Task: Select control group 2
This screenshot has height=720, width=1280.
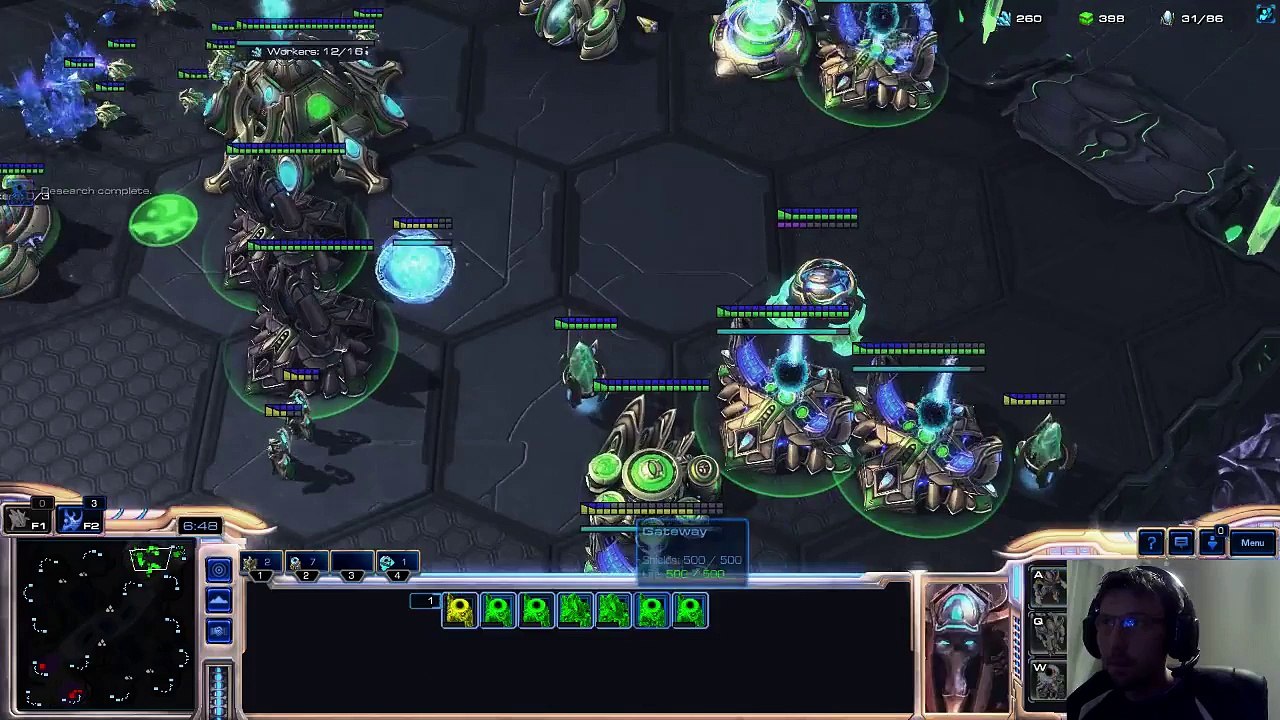Action: 304,567
